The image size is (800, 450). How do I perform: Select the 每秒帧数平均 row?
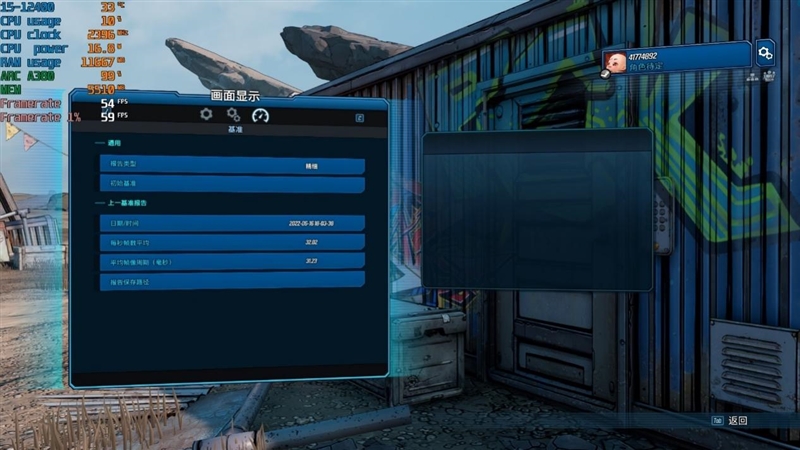[231, 242]
